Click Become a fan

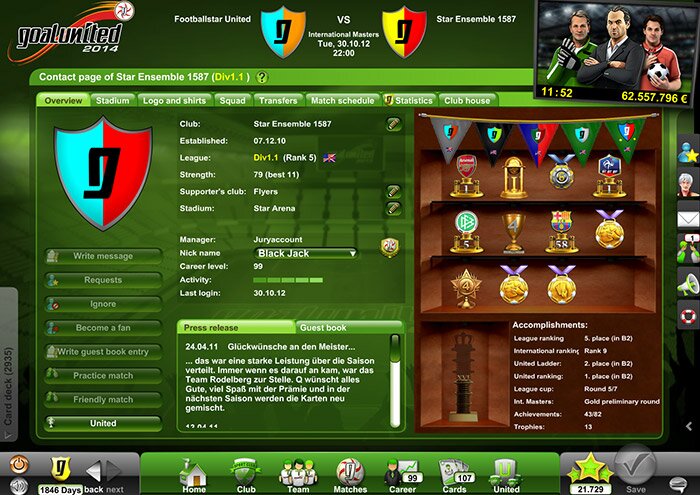(102, 328)
